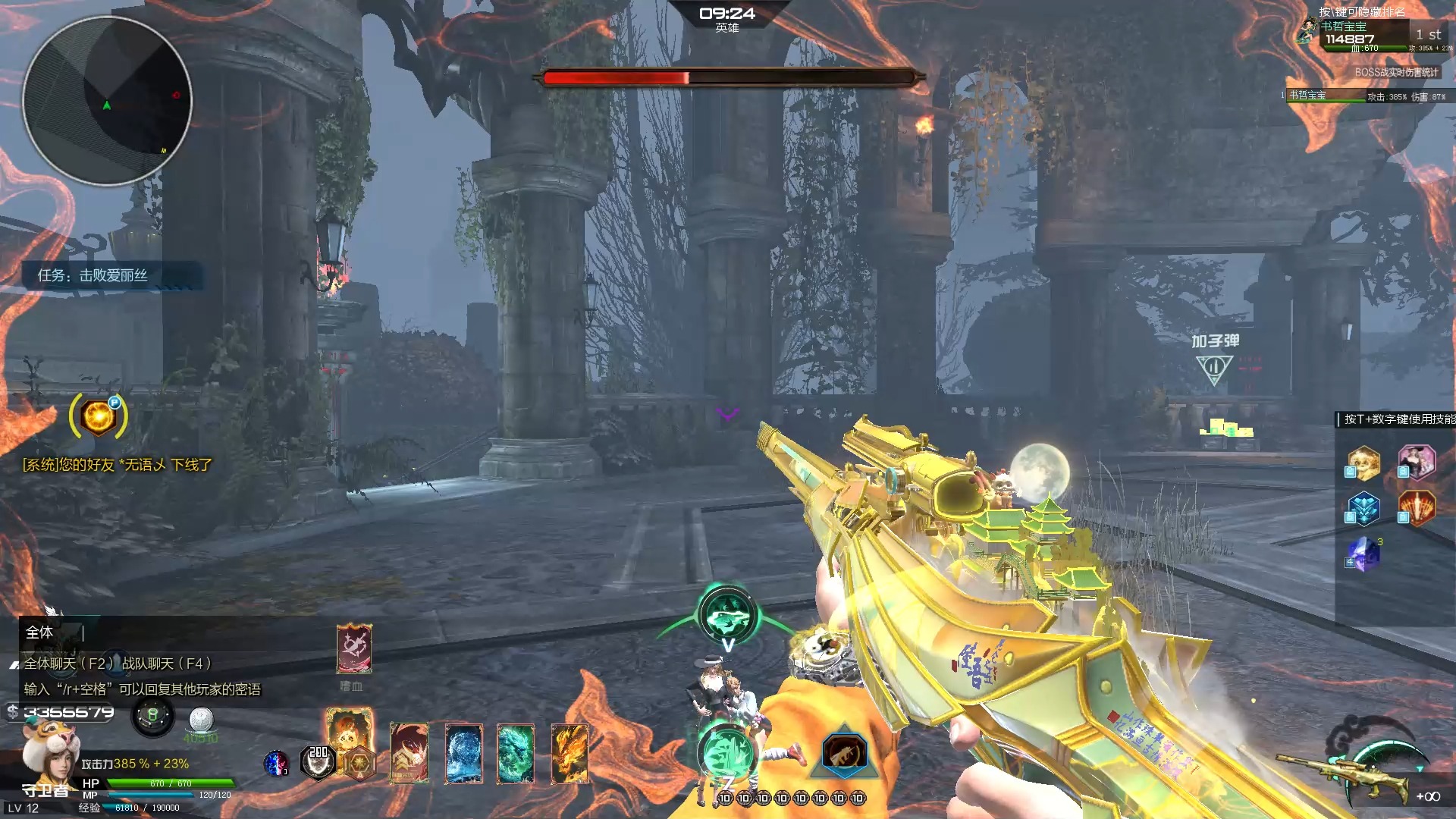Viewport: 1456px width, 819px height.
Task: Activate the golden skull skill
Action: click(1363, 463)
